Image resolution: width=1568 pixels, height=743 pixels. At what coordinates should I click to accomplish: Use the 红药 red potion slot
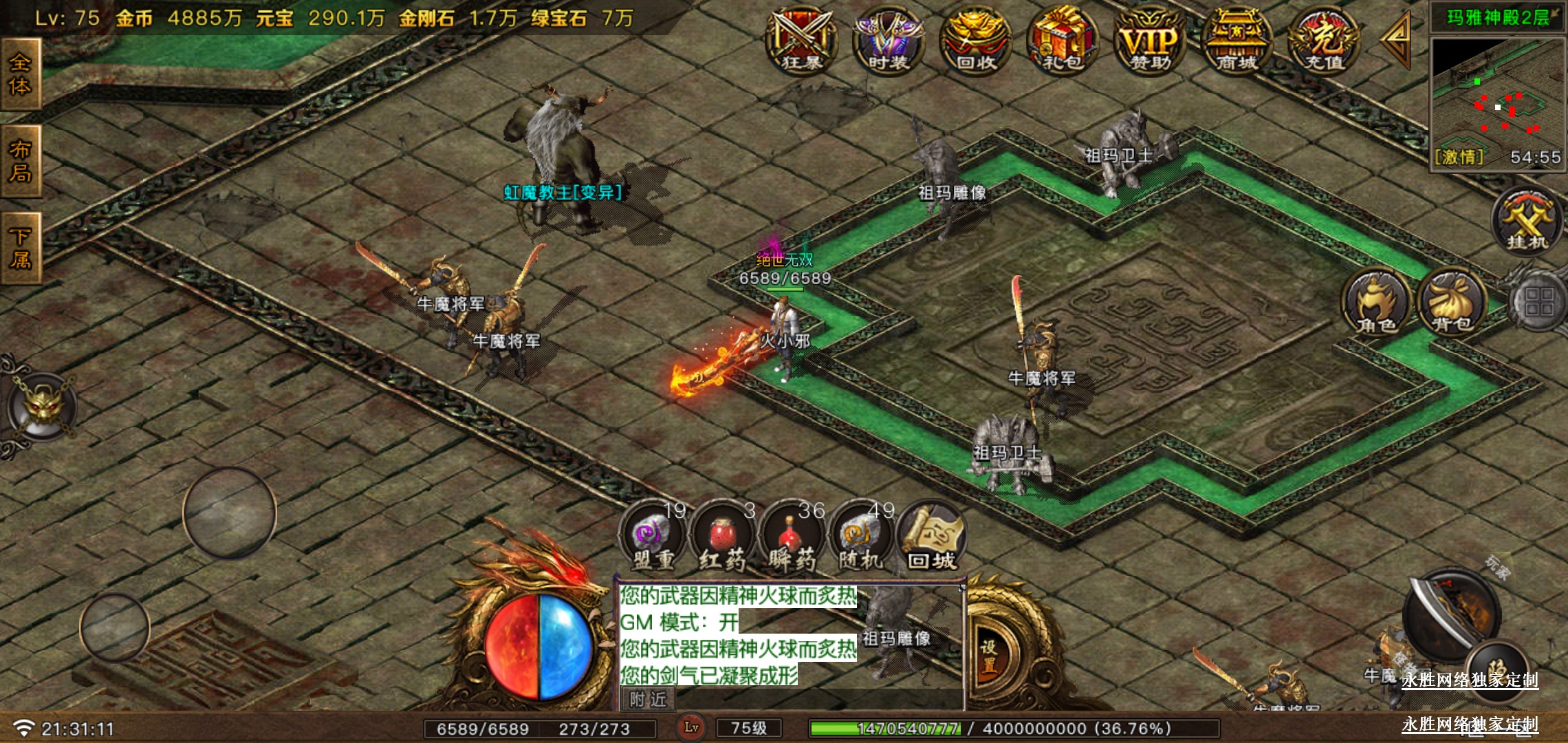tap(722, 538)
